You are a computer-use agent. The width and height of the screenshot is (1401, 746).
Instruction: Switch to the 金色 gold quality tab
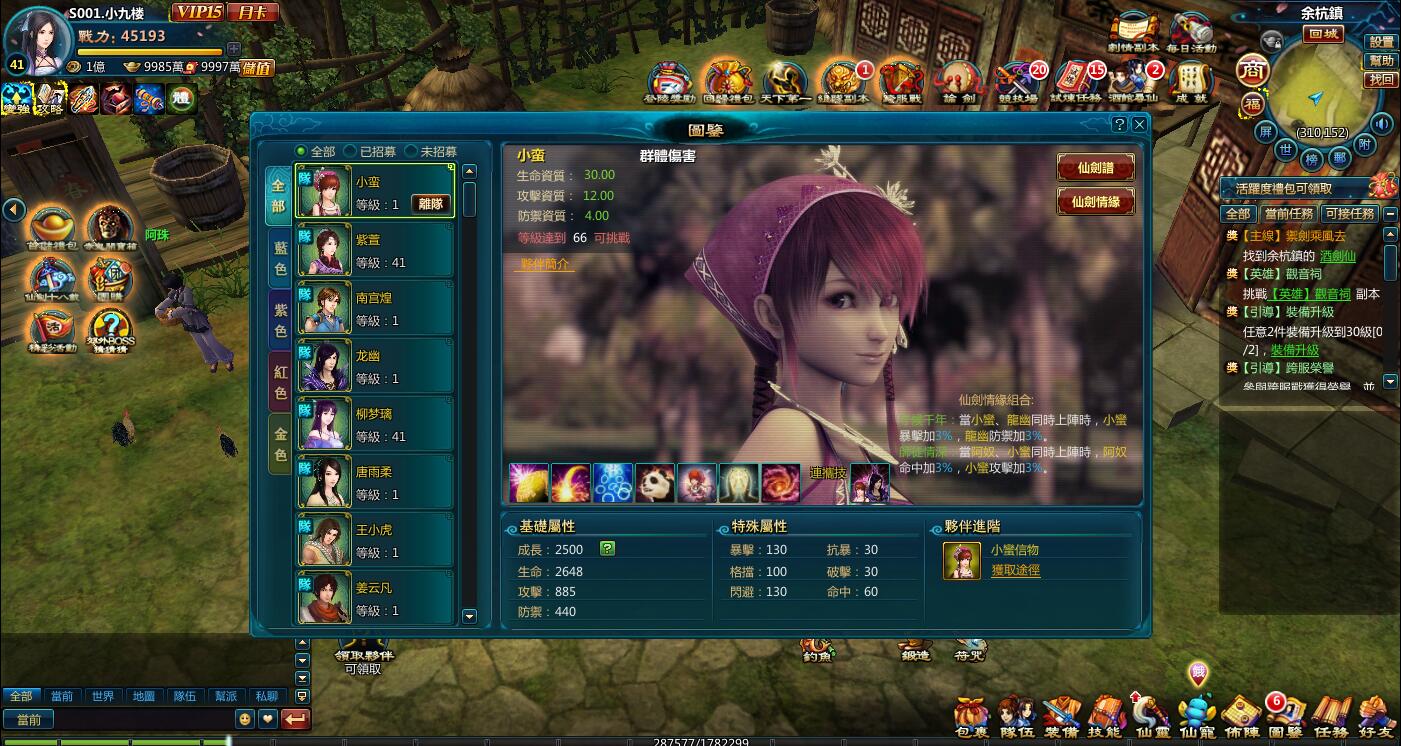(280, 445)
